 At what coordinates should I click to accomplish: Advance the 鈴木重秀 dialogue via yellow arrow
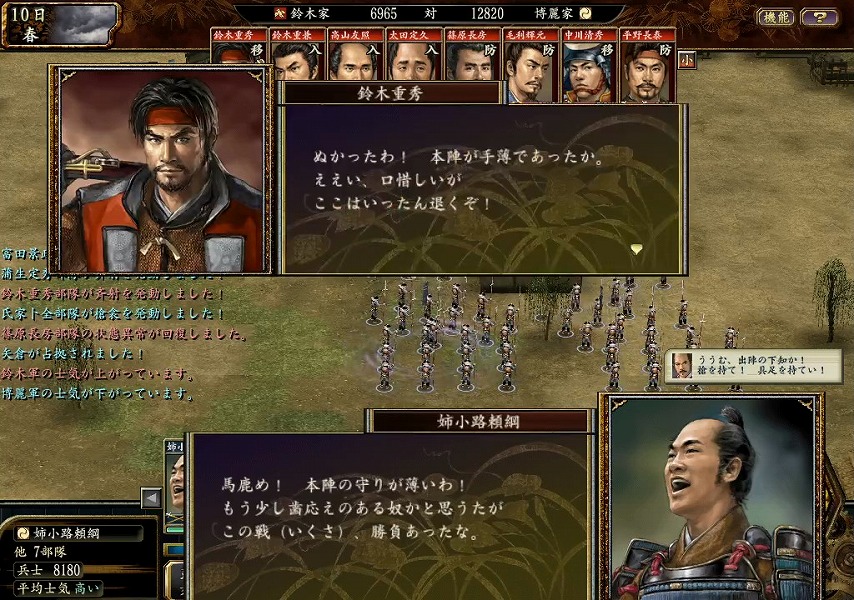(x=635, y=249)
